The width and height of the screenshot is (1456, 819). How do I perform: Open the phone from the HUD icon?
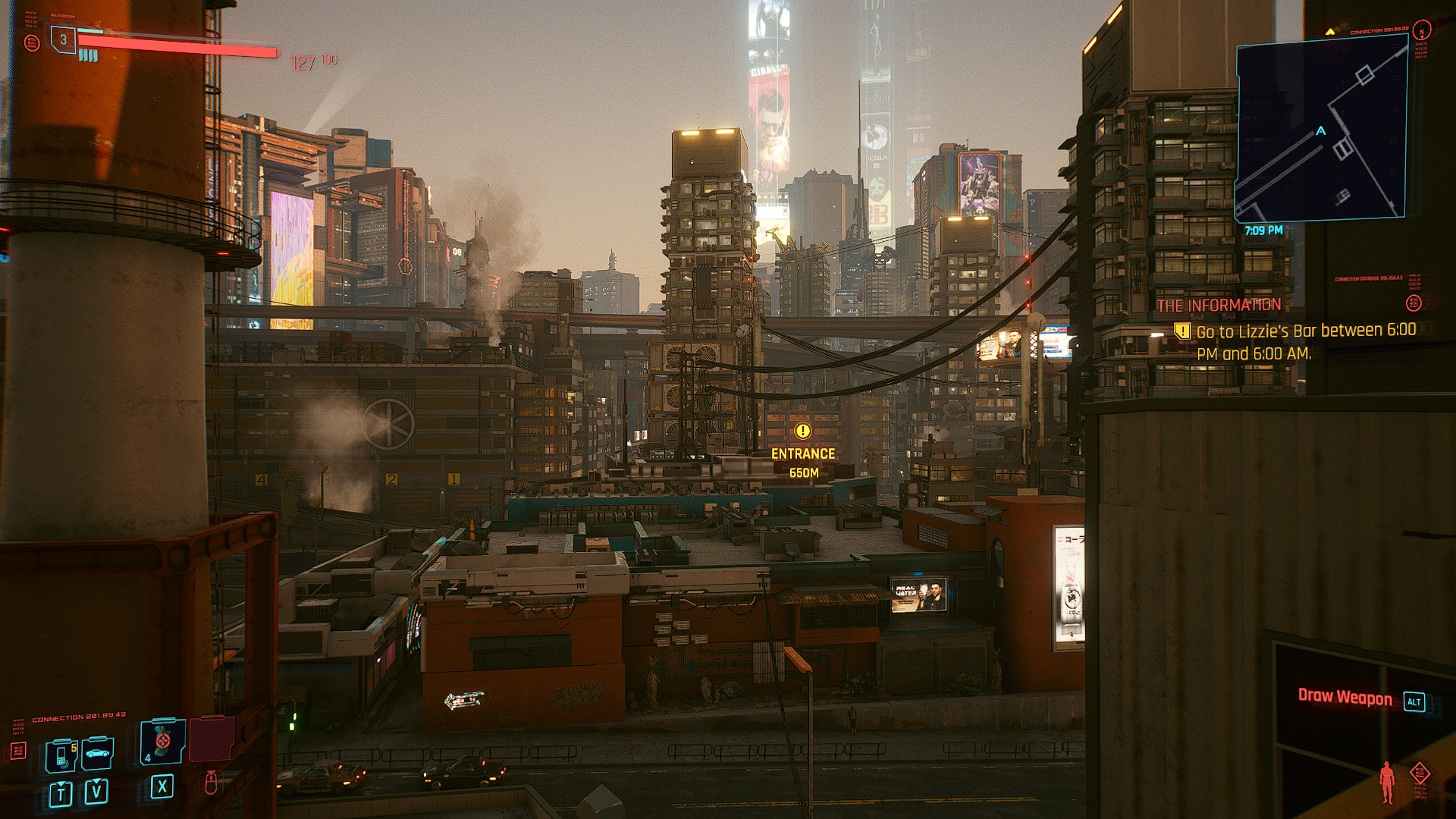pos(61,755)
